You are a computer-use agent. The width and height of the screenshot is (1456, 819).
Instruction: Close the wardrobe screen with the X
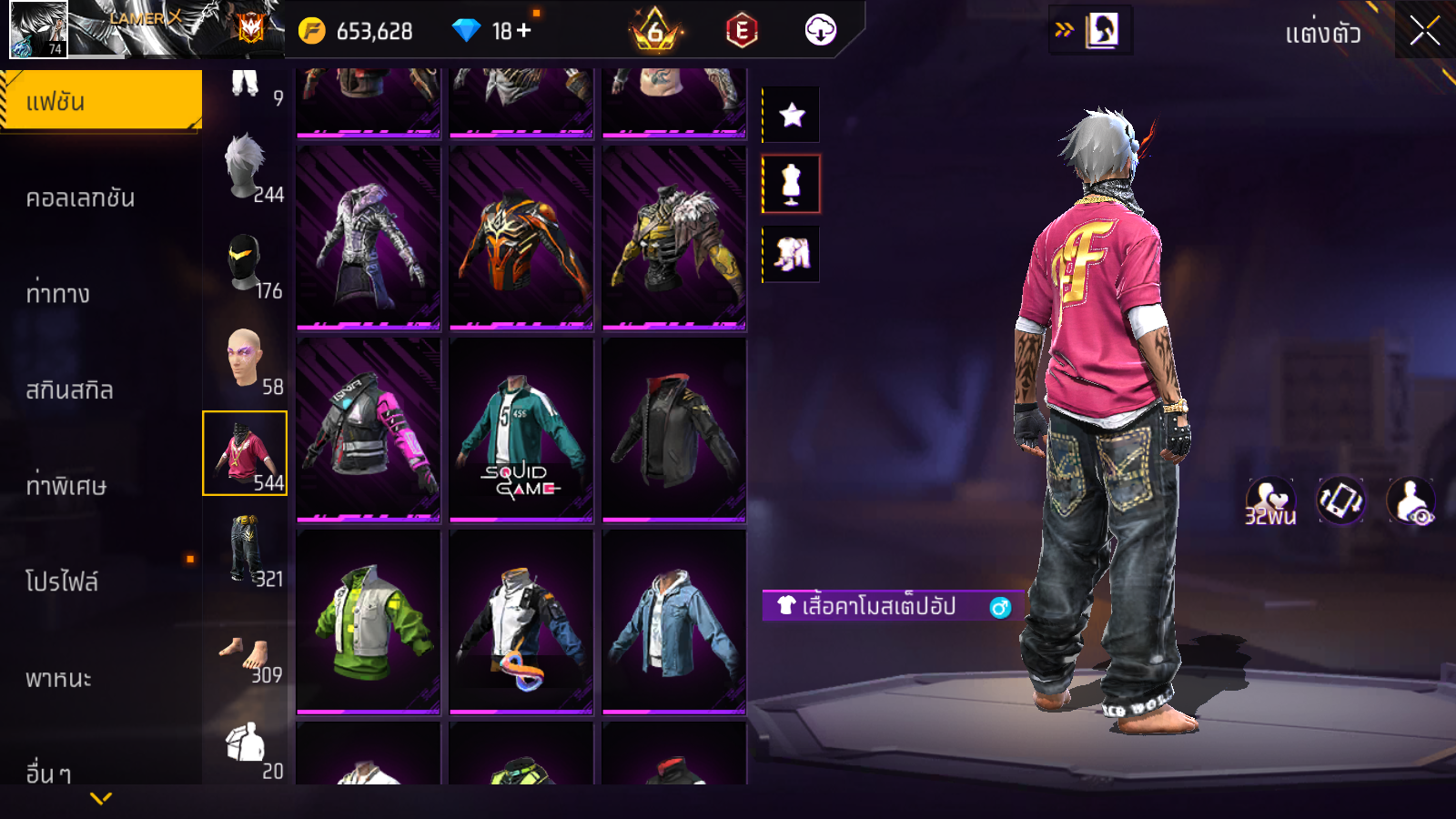(x=1424, y=32)
